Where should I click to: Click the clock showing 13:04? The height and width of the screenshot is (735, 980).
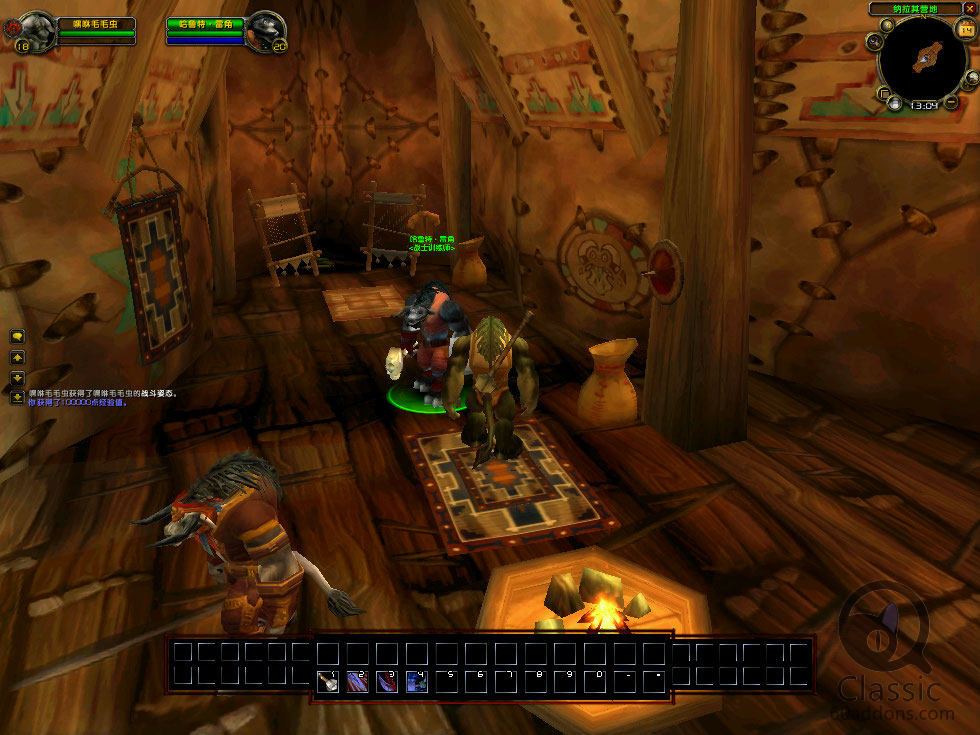[923, 104]
